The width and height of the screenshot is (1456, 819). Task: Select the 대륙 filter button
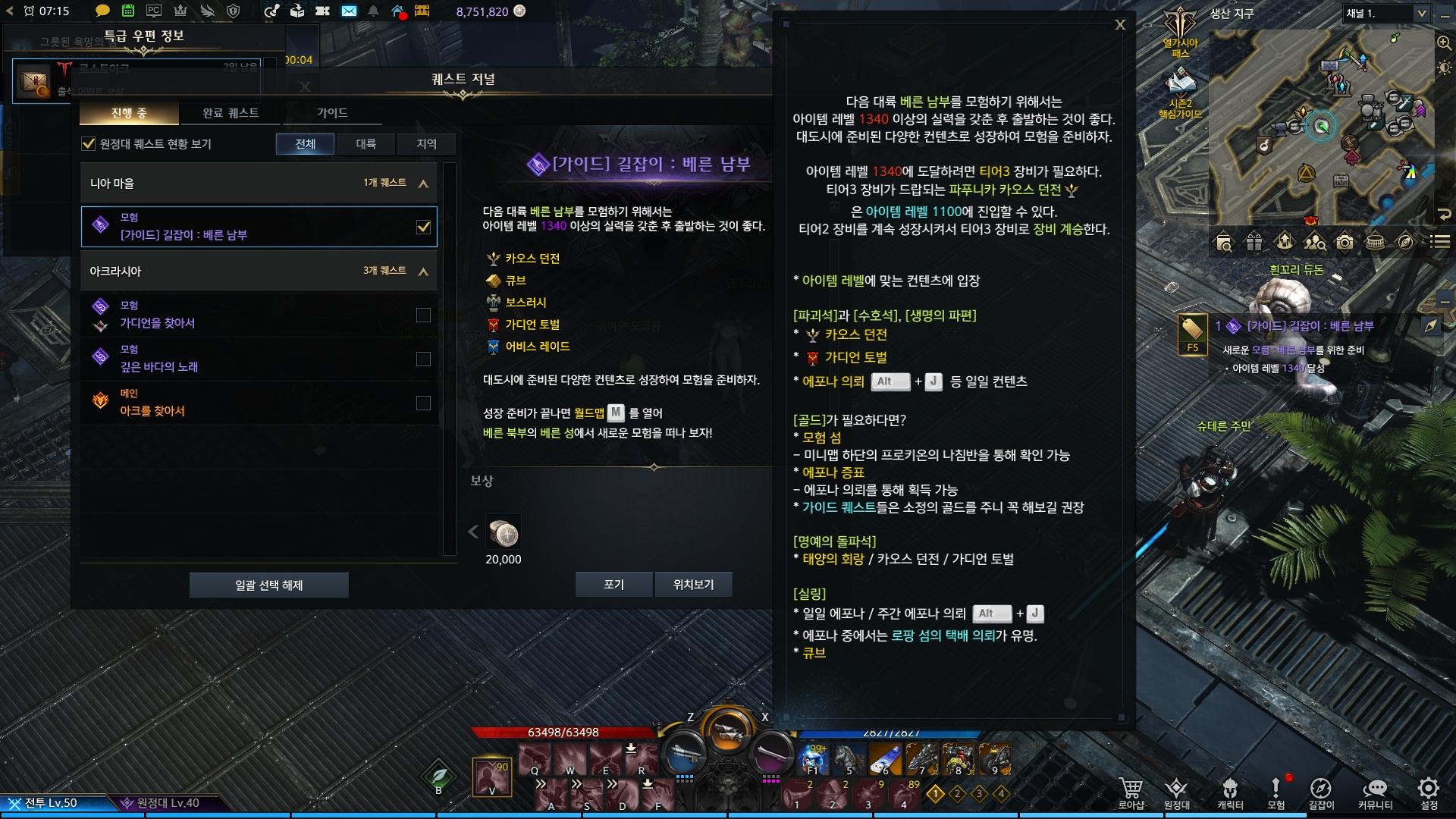(x=366, y=144)
